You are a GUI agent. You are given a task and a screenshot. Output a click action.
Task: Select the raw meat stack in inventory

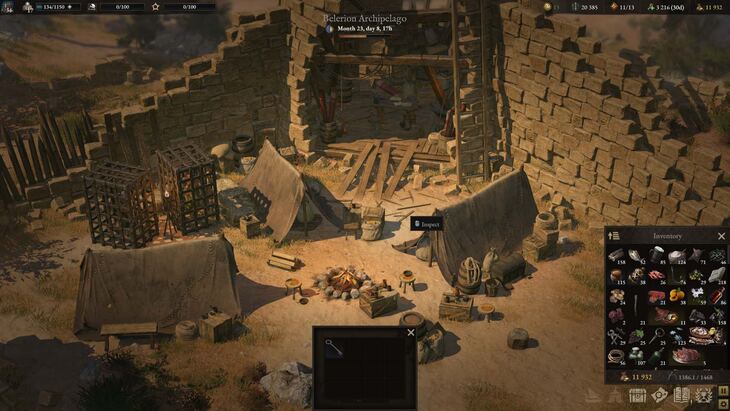[656, 294]
